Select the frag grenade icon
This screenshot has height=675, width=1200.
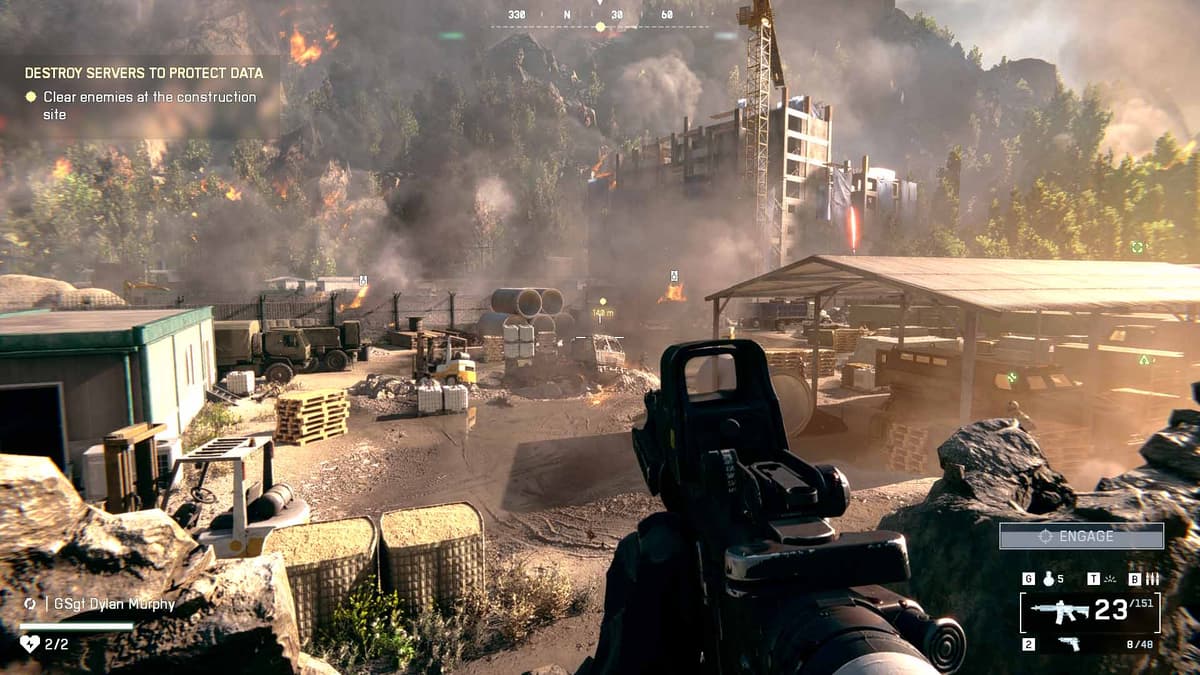pyautogui.click(x=1048, y=579)
